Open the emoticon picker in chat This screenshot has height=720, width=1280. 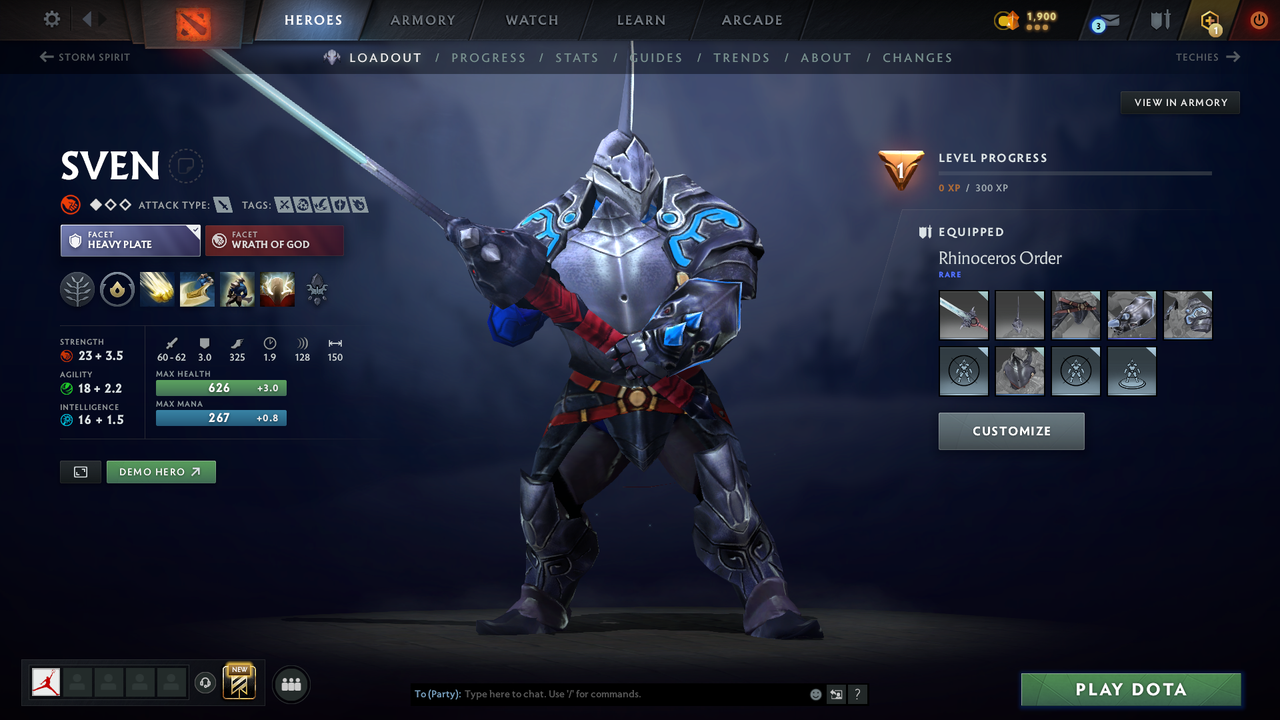click(815, 693)
